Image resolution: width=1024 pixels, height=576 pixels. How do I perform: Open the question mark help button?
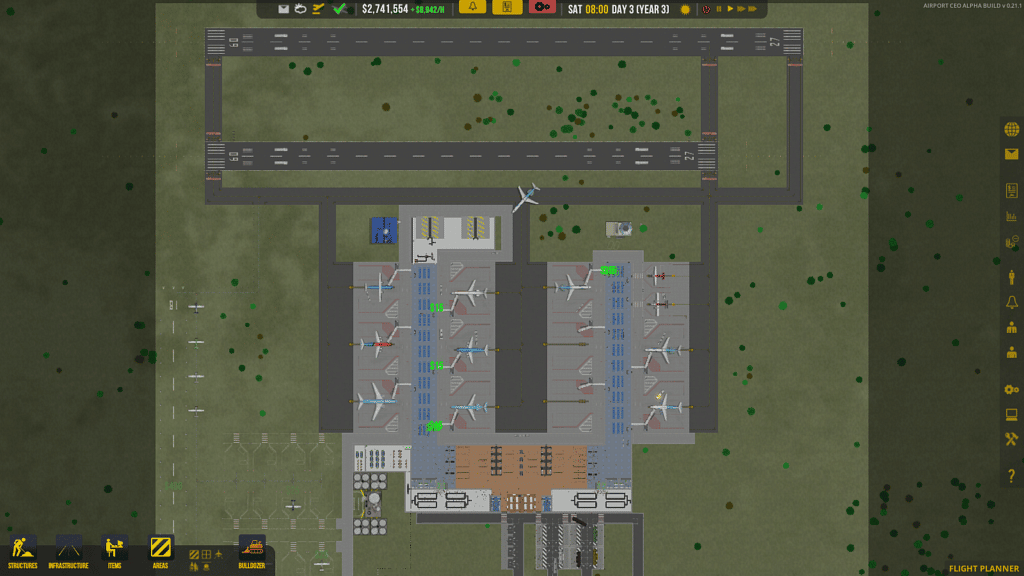tap(1011, 476)
